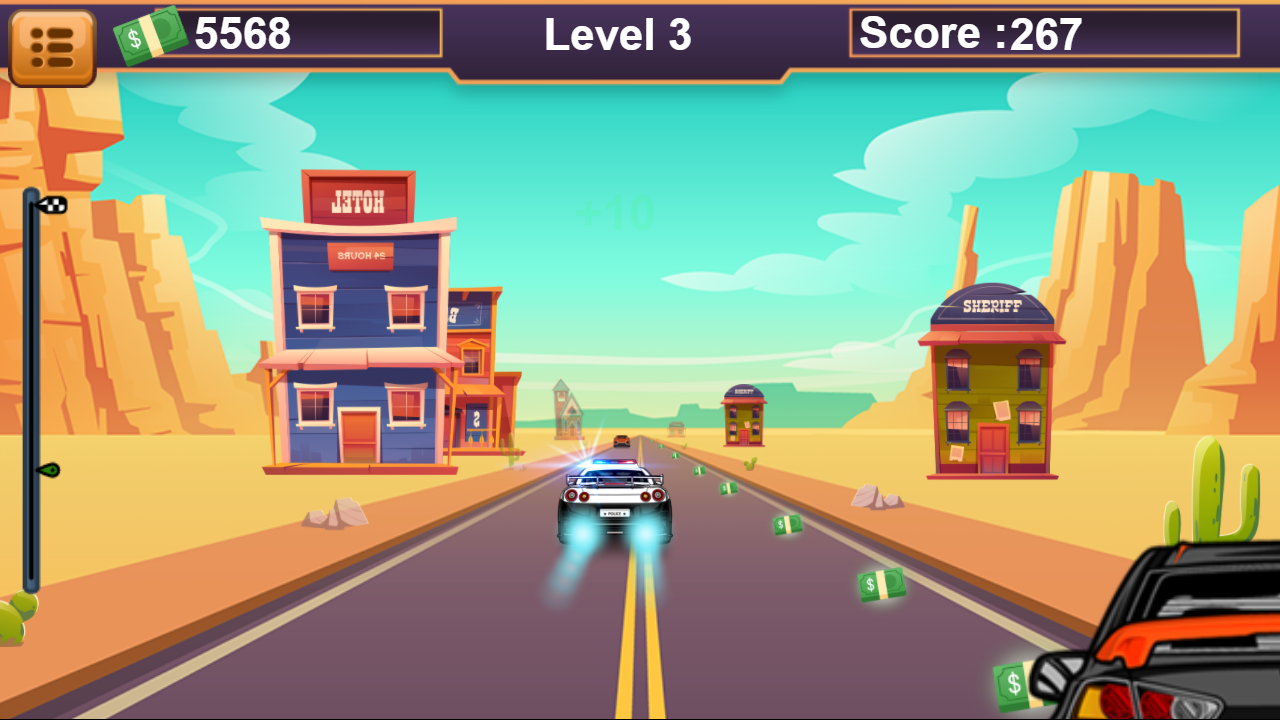Screen dimensions: 1280x720
Task: Tap the Level 3 title
Action: pyautogui.click(x=617, y=35)
